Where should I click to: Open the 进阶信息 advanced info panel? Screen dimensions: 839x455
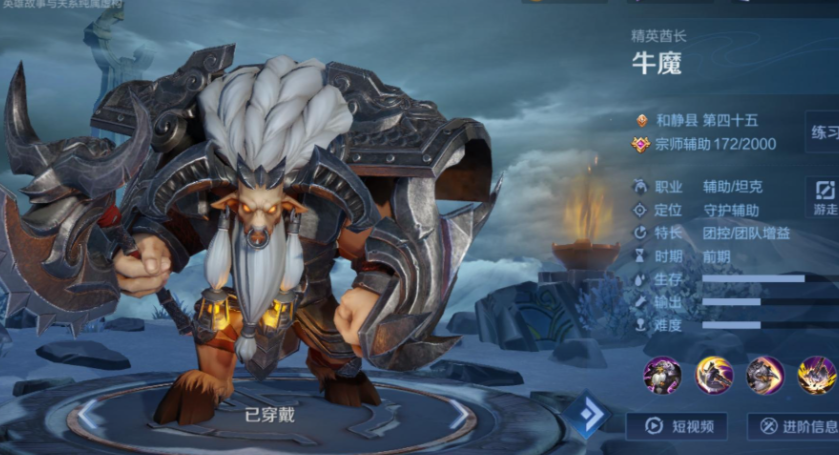tap(793, 426)
